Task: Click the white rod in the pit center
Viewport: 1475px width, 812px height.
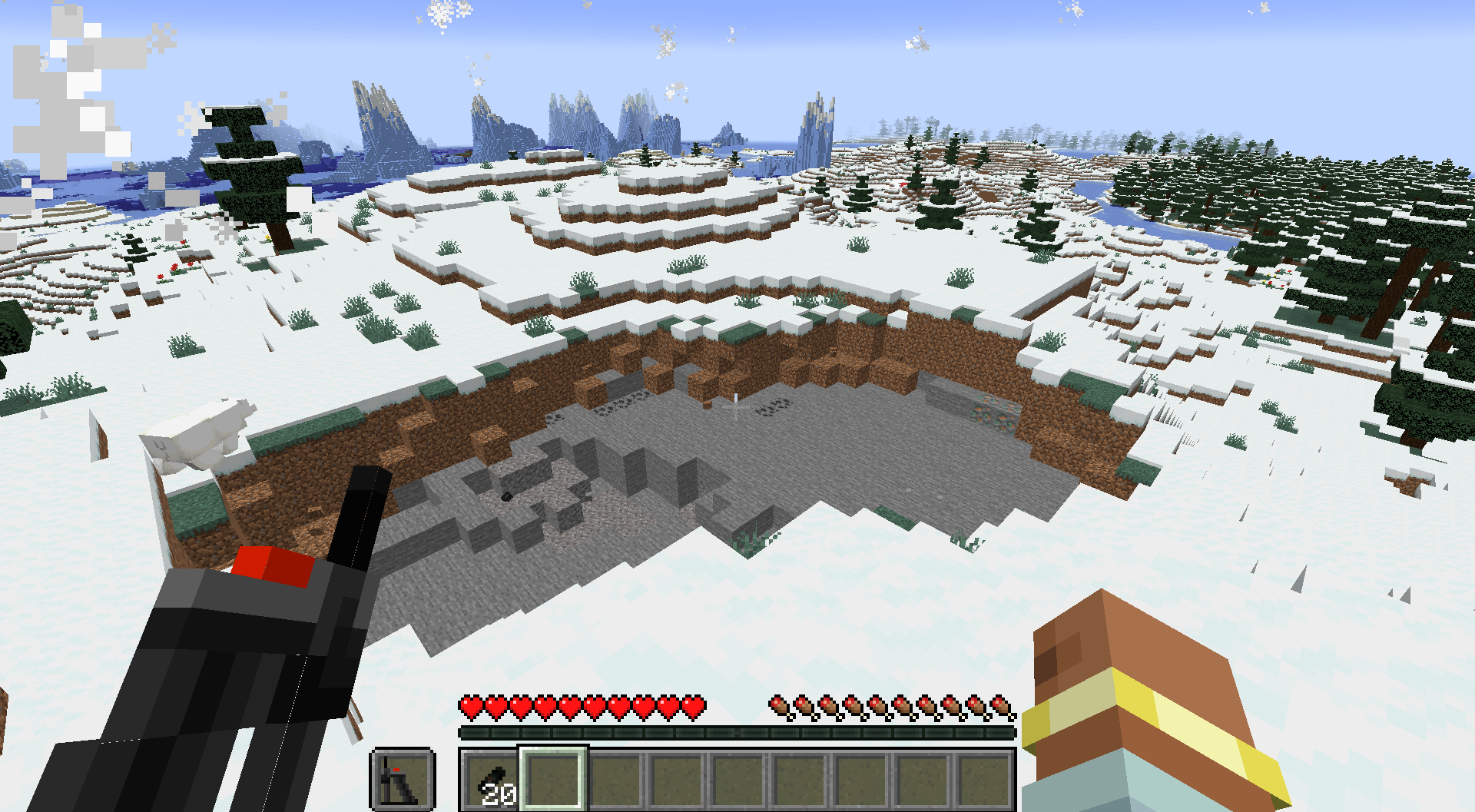Action: tap(735, 399)
